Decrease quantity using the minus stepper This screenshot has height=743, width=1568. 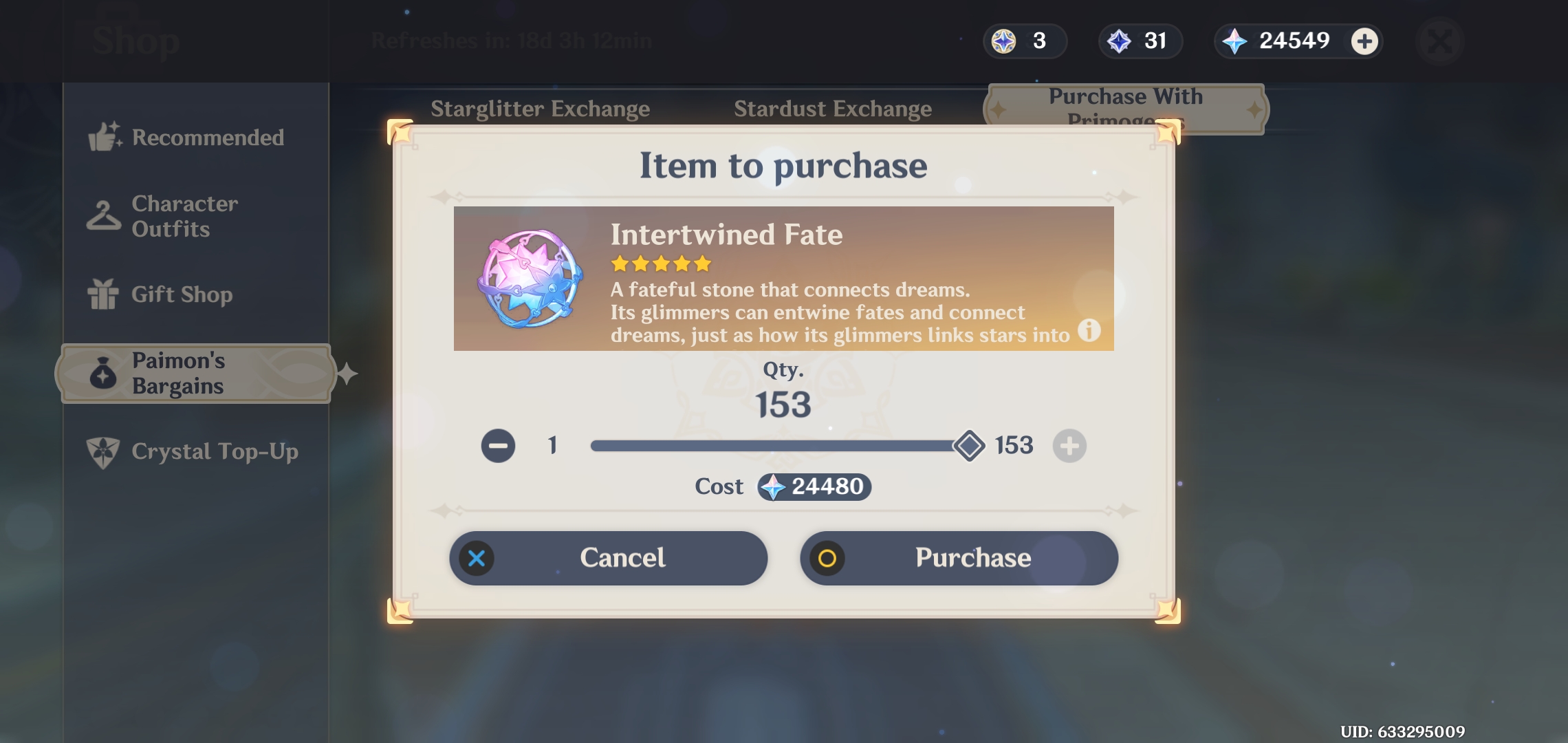[x=498, y=446]
